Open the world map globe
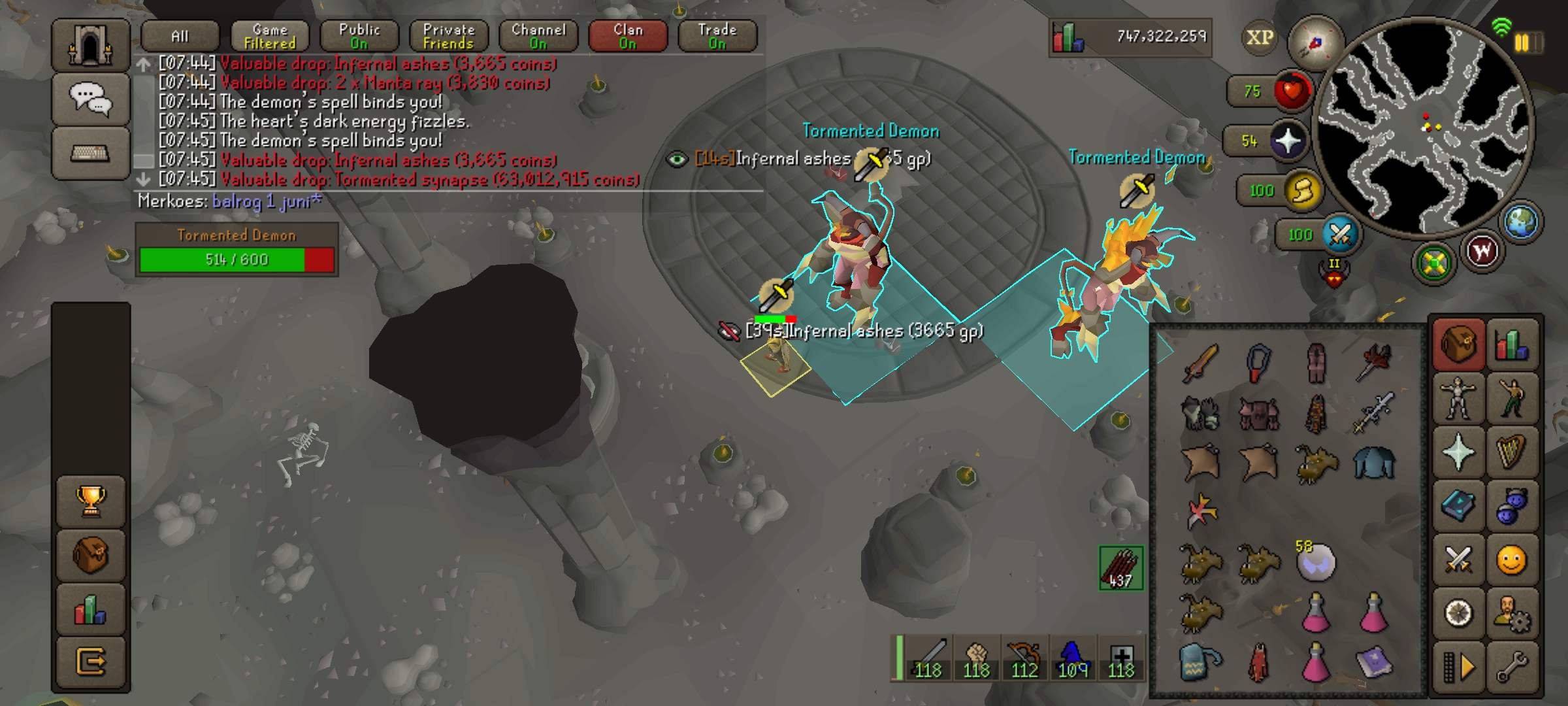 [1522, 221]
